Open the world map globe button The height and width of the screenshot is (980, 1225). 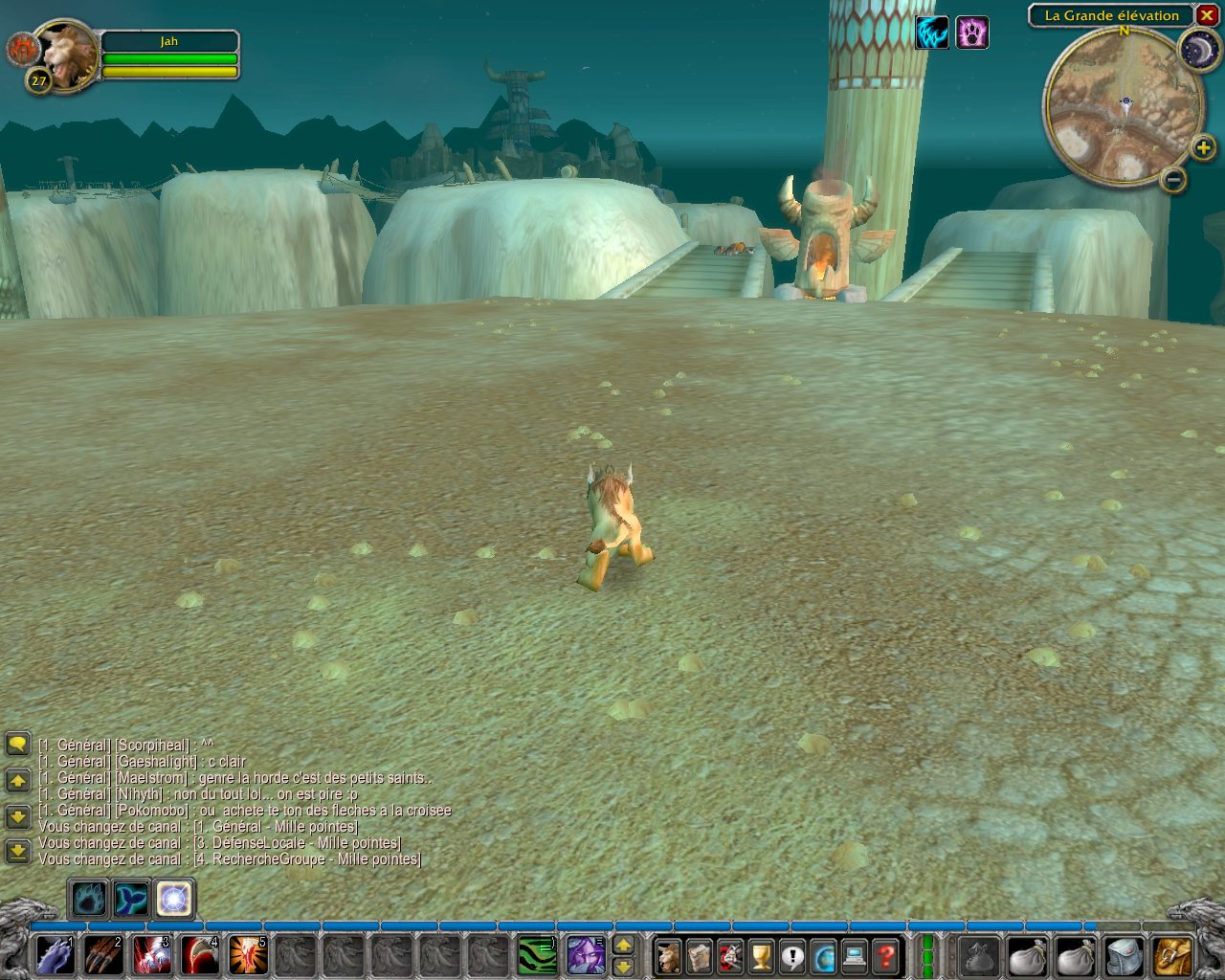(x=823, y=956)
